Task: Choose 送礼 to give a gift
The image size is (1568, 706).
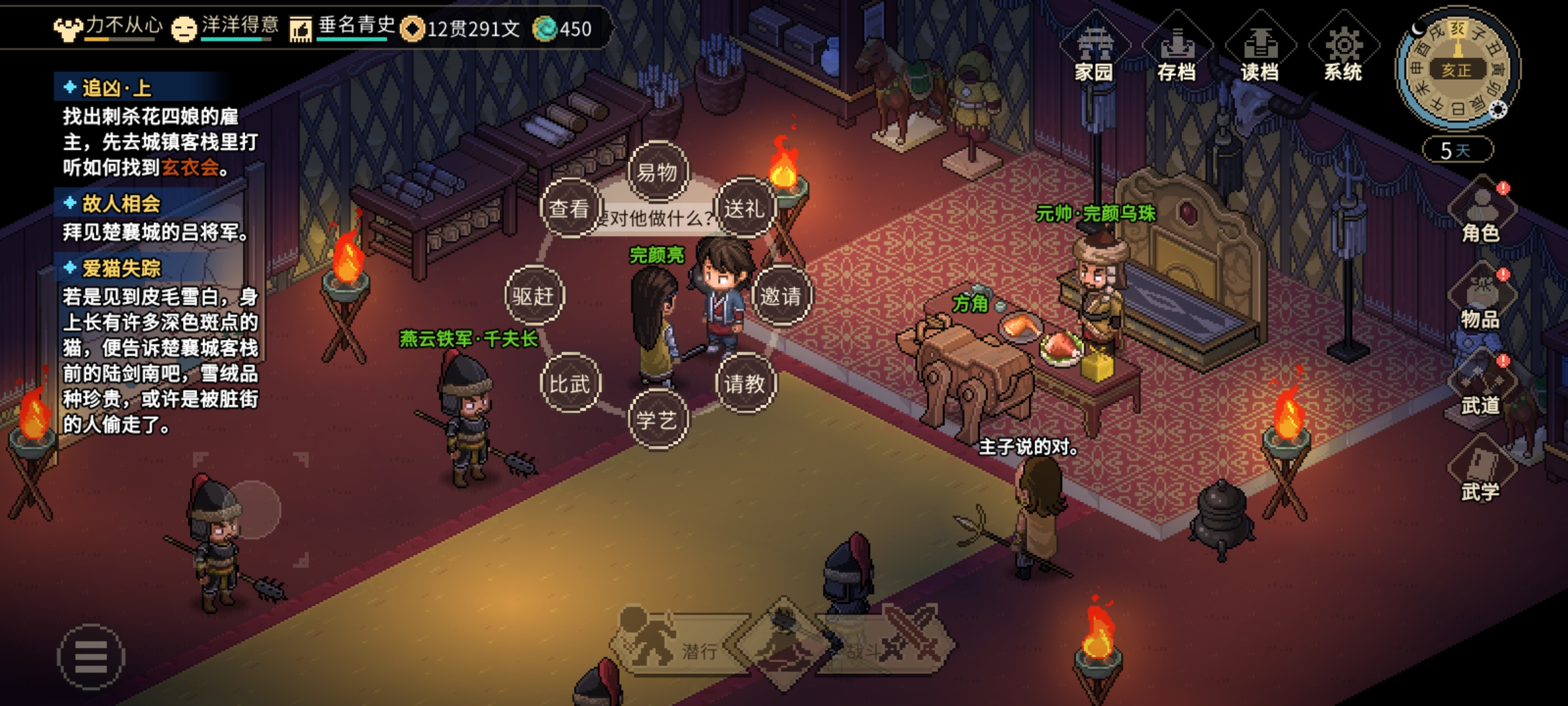Action: (744, 209)
